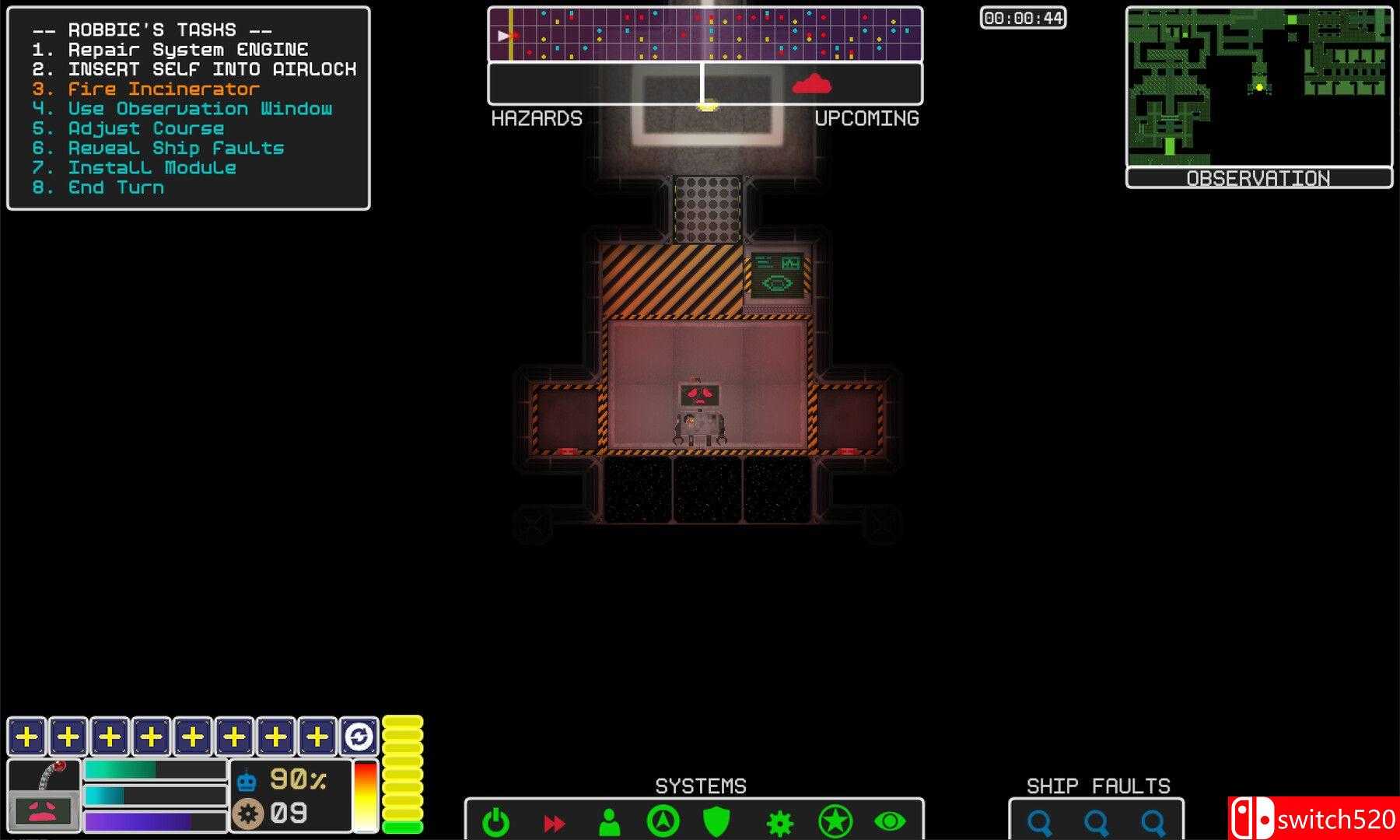The width and height of the screenshot is (1400, 840).
Task: Click Repair System ENGINE task
Action: click(187, 49)
